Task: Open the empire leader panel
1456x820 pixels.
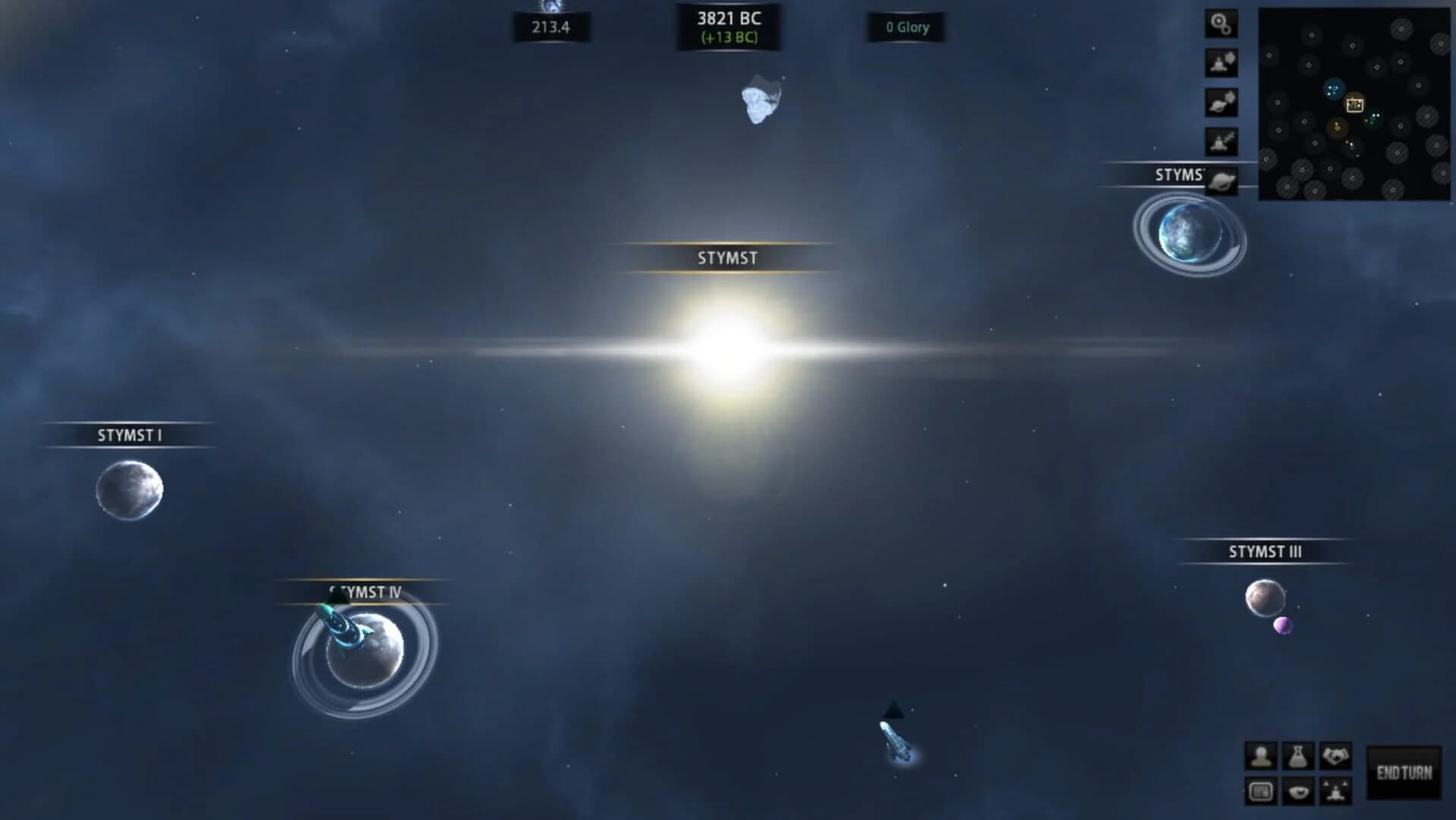Action: (1262, 756)
